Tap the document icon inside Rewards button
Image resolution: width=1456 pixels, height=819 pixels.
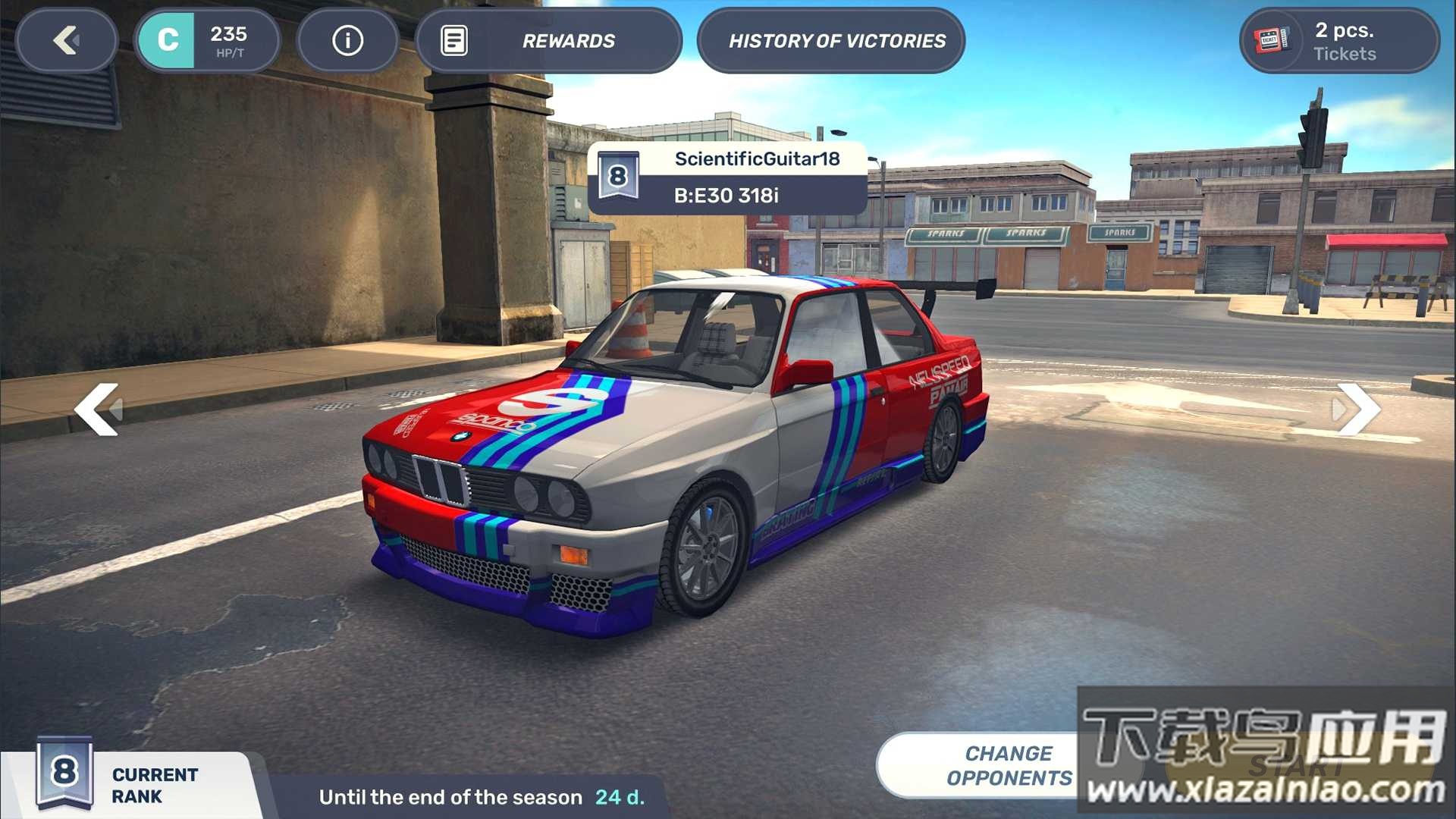pyautogui.click(x=455, y=41)
